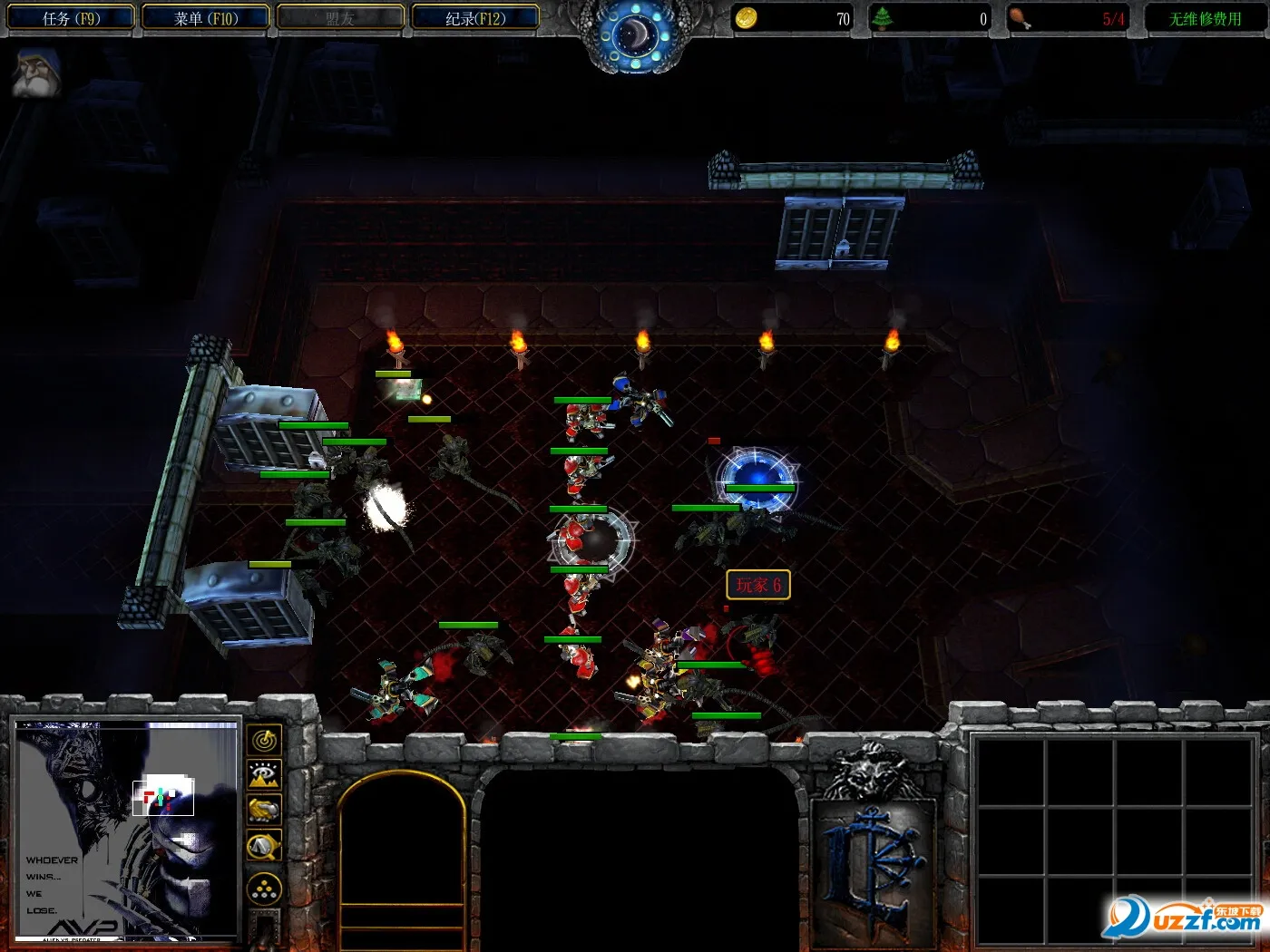Click the food drumstick supply icon
Image resolution: width=1270 pixels, height=952 pixels.
click(x=1020, y=18)
